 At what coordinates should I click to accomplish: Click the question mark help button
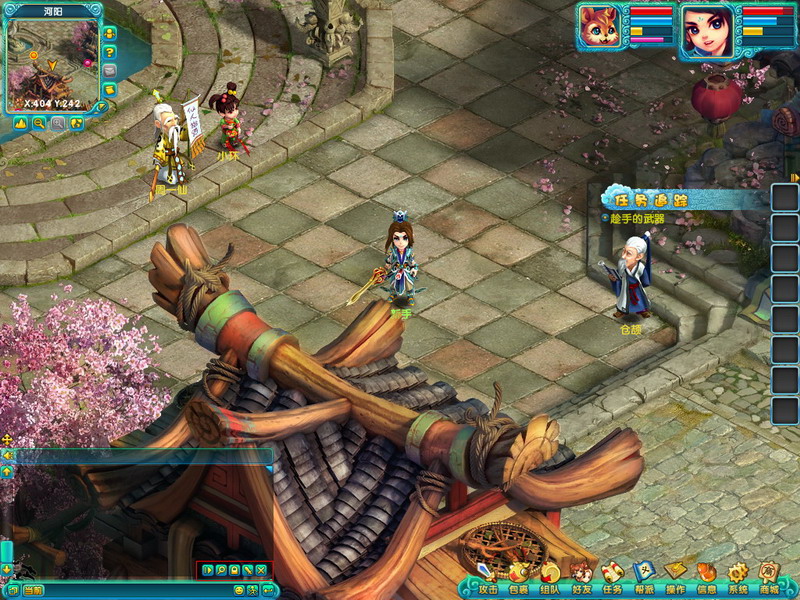tap(108, 51)
